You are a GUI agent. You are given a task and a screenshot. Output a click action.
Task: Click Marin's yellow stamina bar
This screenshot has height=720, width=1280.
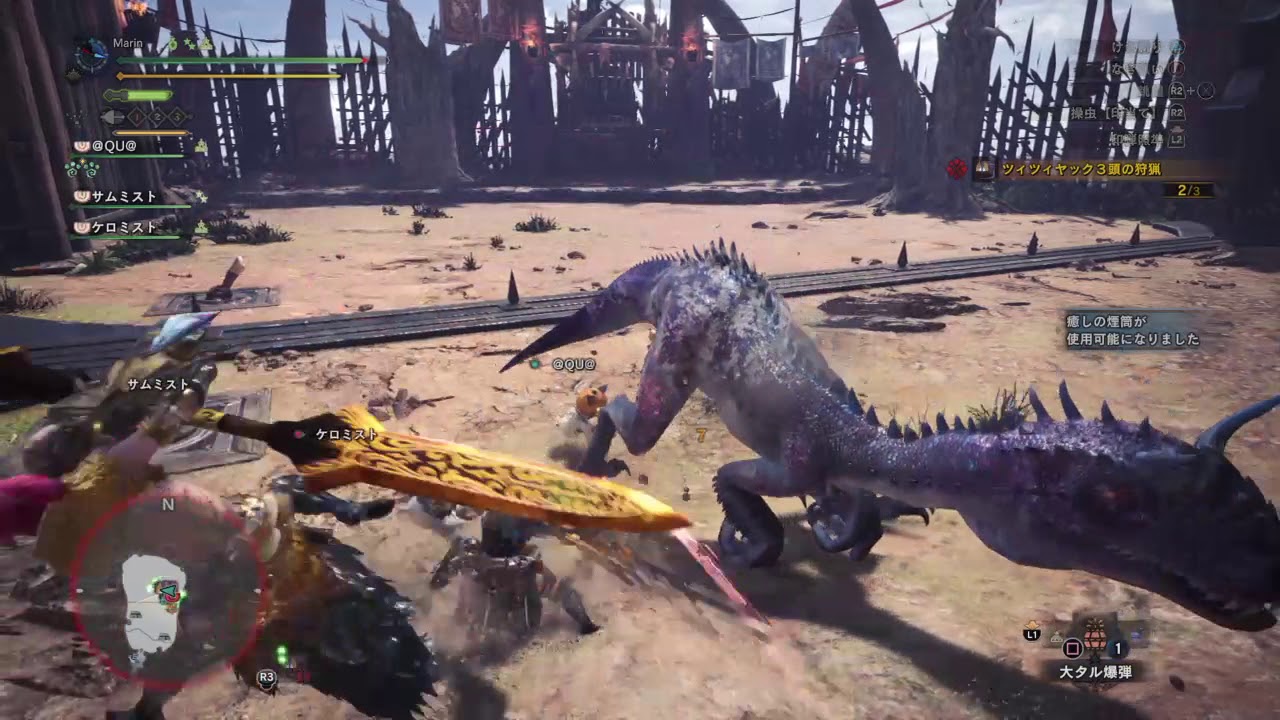click(x=230, y=75)
